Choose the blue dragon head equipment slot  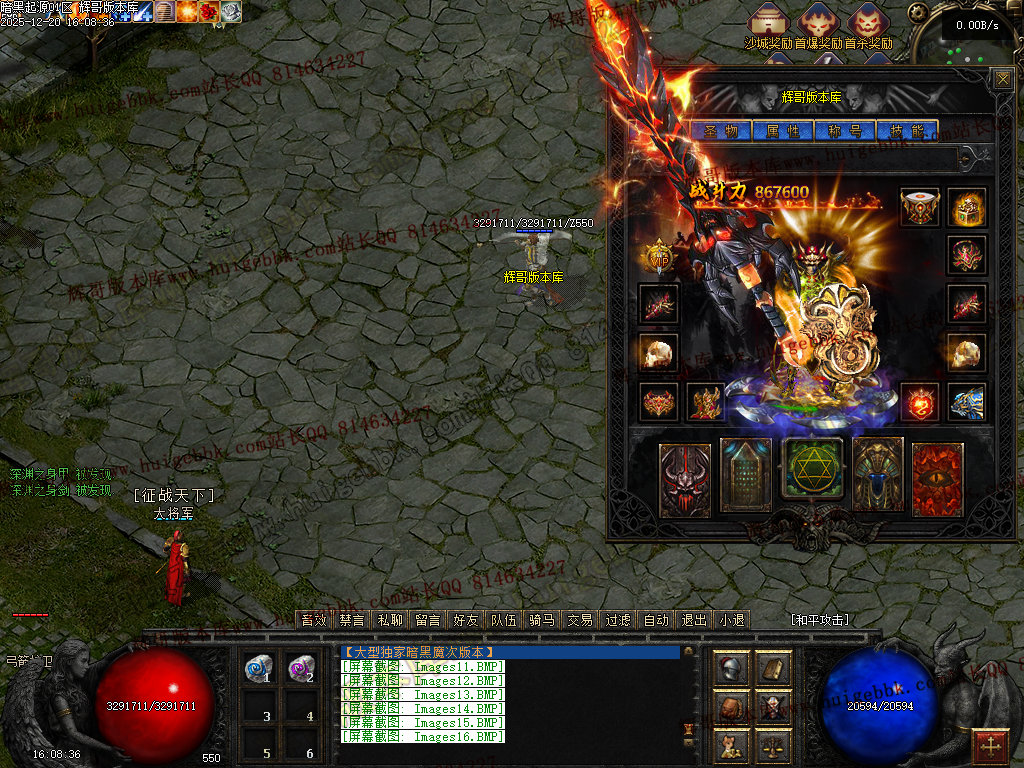[967, 402]
